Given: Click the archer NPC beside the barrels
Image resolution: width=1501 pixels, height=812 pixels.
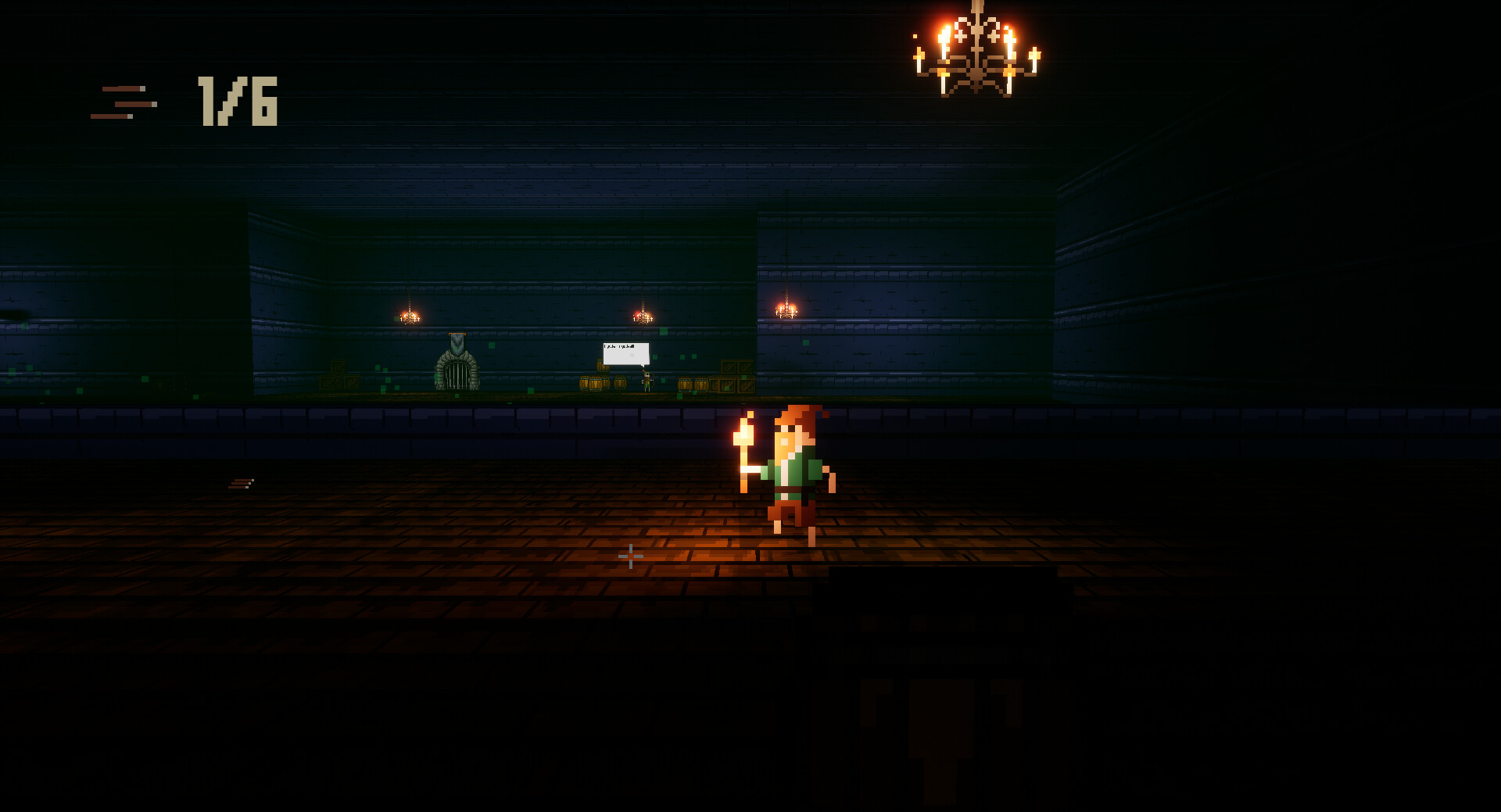Looking at the screenshot, I should (x=647, y=381).
